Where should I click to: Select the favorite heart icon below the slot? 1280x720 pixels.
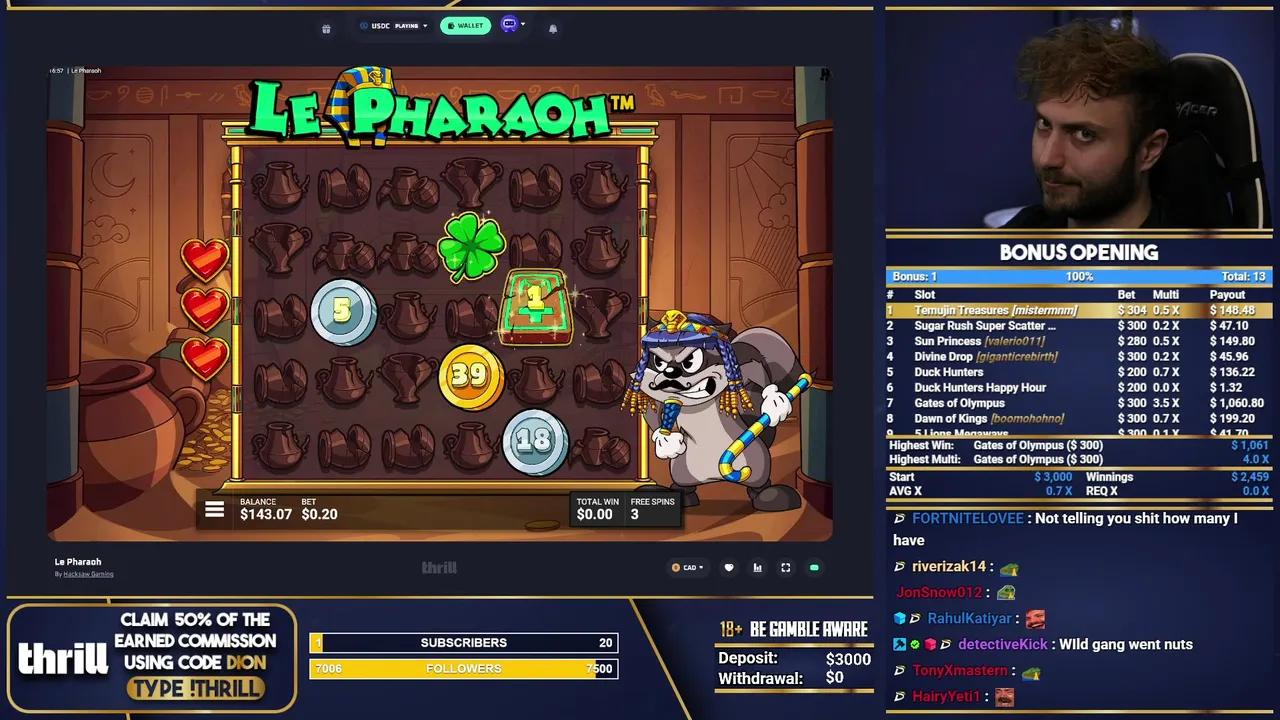729,567
